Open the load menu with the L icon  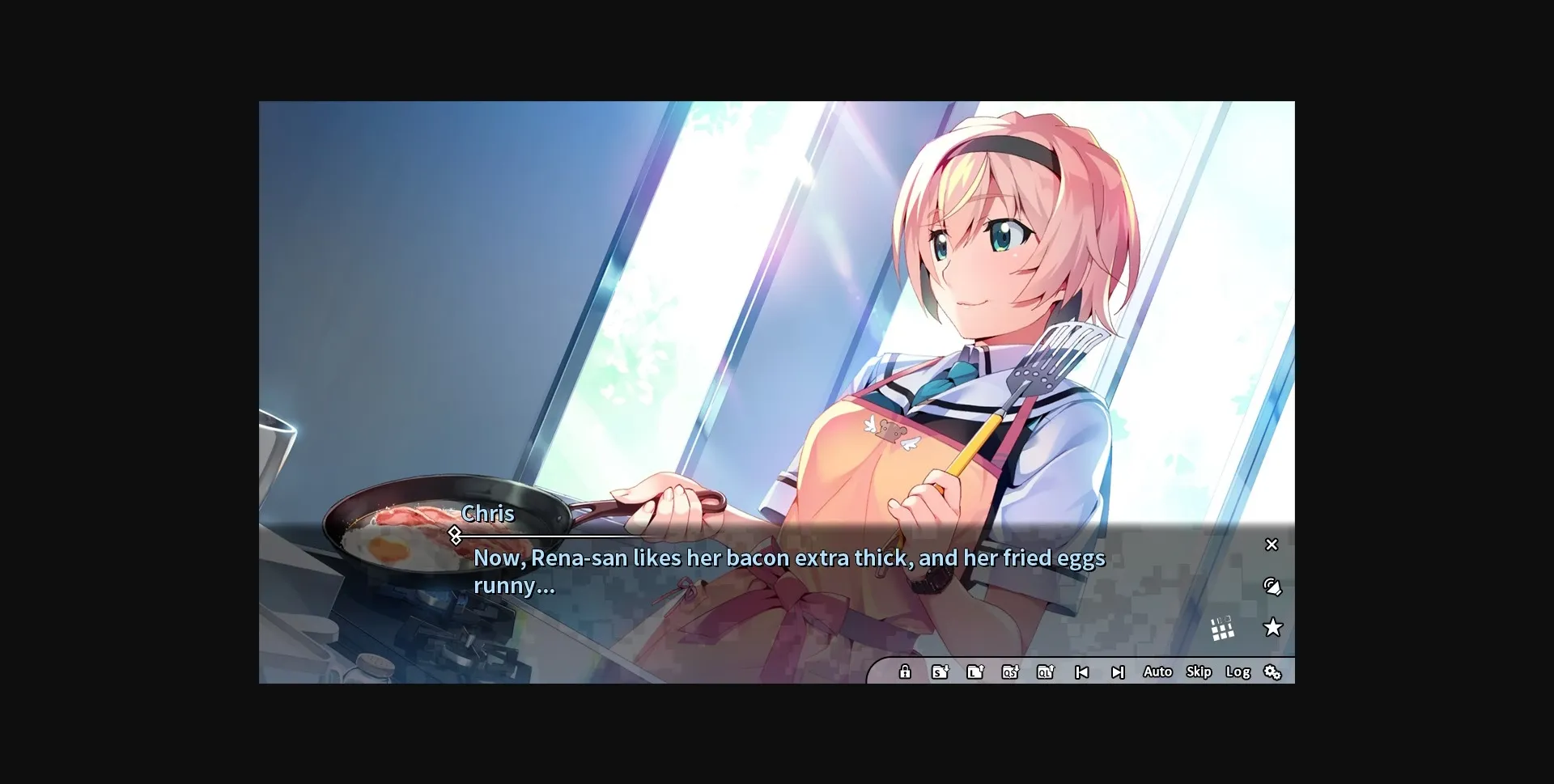click(x=975, y=672)
